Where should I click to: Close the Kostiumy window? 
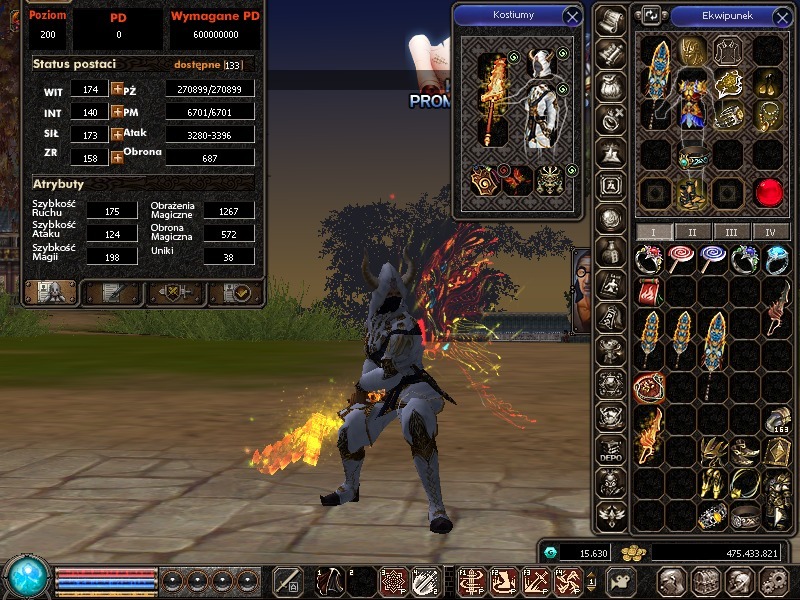[x=572, y=16]
